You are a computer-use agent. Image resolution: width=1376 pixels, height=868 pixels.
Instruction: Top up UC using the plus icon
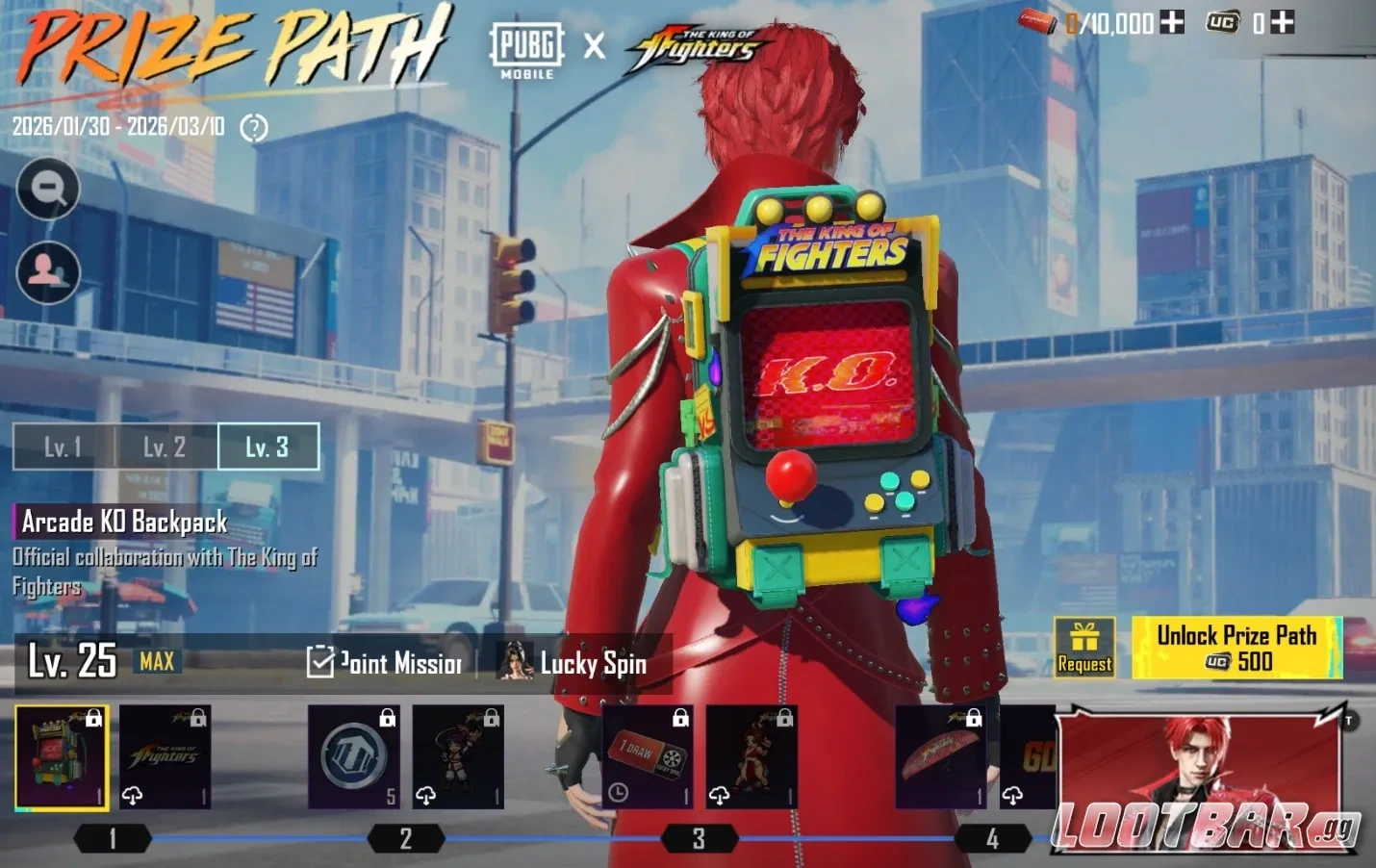tap(1283, 23)
